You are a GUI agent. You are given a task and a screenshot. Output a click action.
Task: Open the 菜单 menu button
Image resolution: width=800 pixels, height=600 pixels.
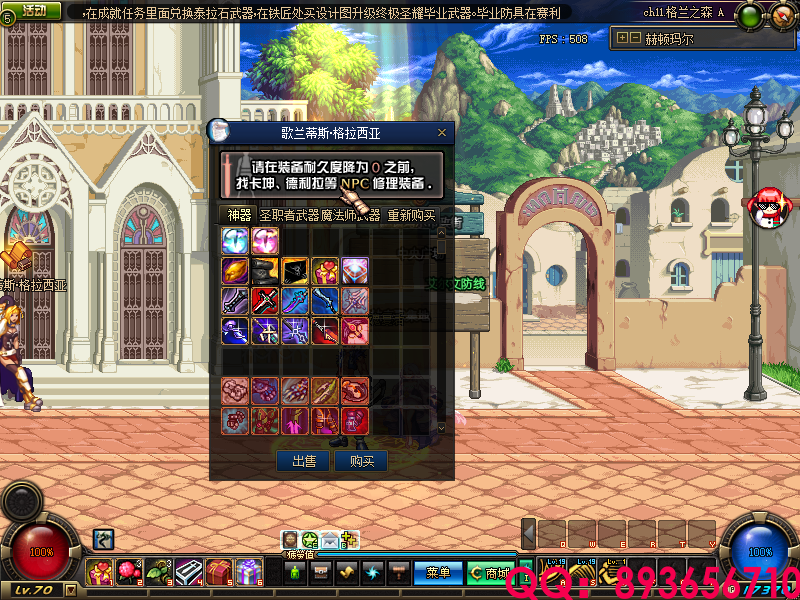click(438, 573)
